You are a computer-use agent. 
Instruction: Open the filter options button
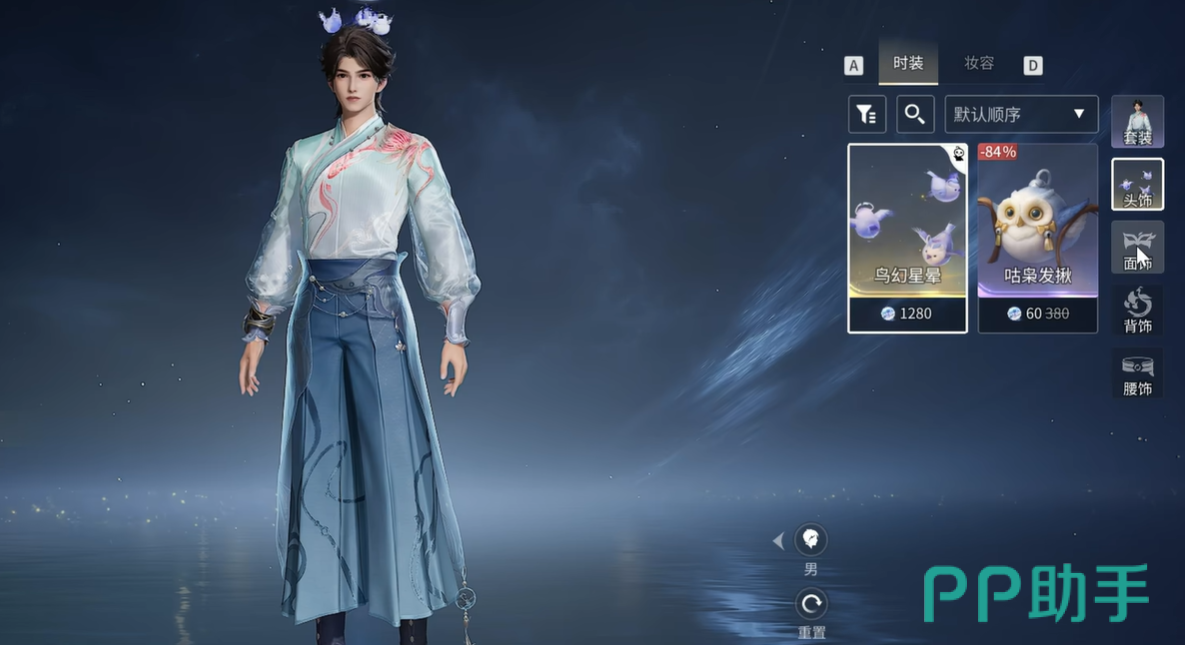click(867, 114)
